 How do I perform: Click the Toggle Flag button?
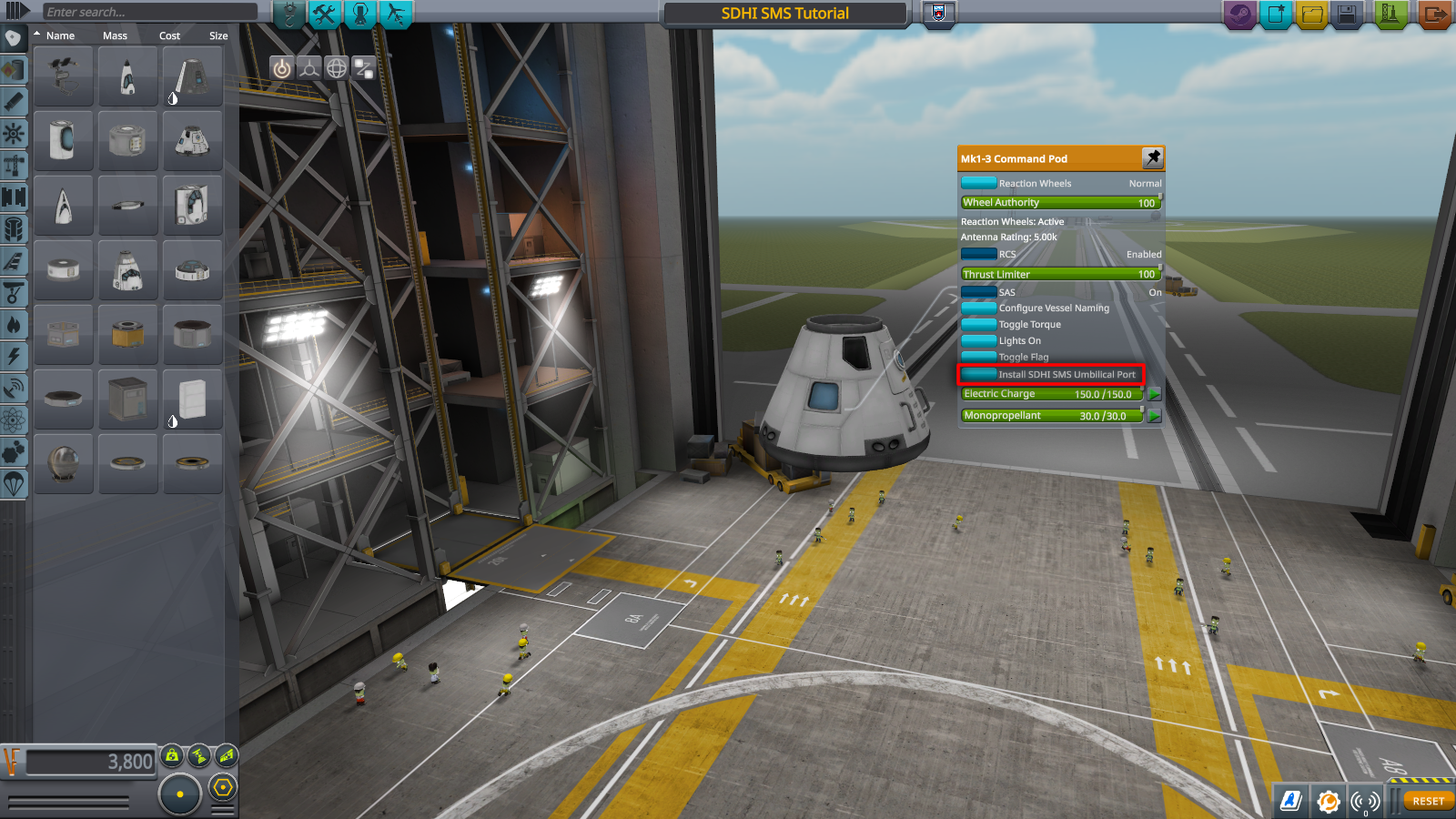pos(978,357)
